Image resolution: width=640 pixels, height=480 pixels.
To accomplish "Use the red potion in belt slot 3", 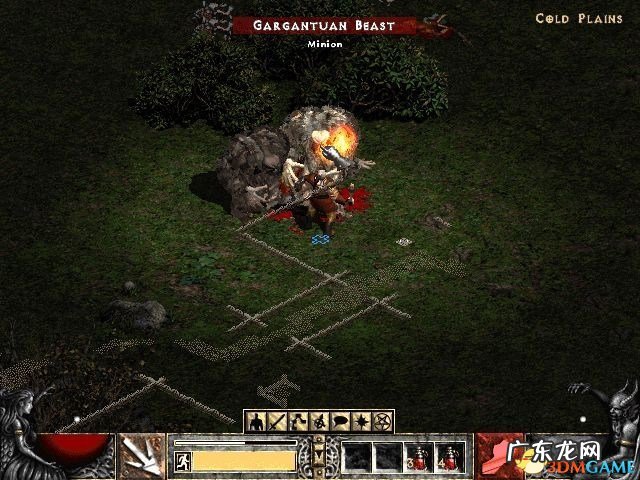I will 418,458.
